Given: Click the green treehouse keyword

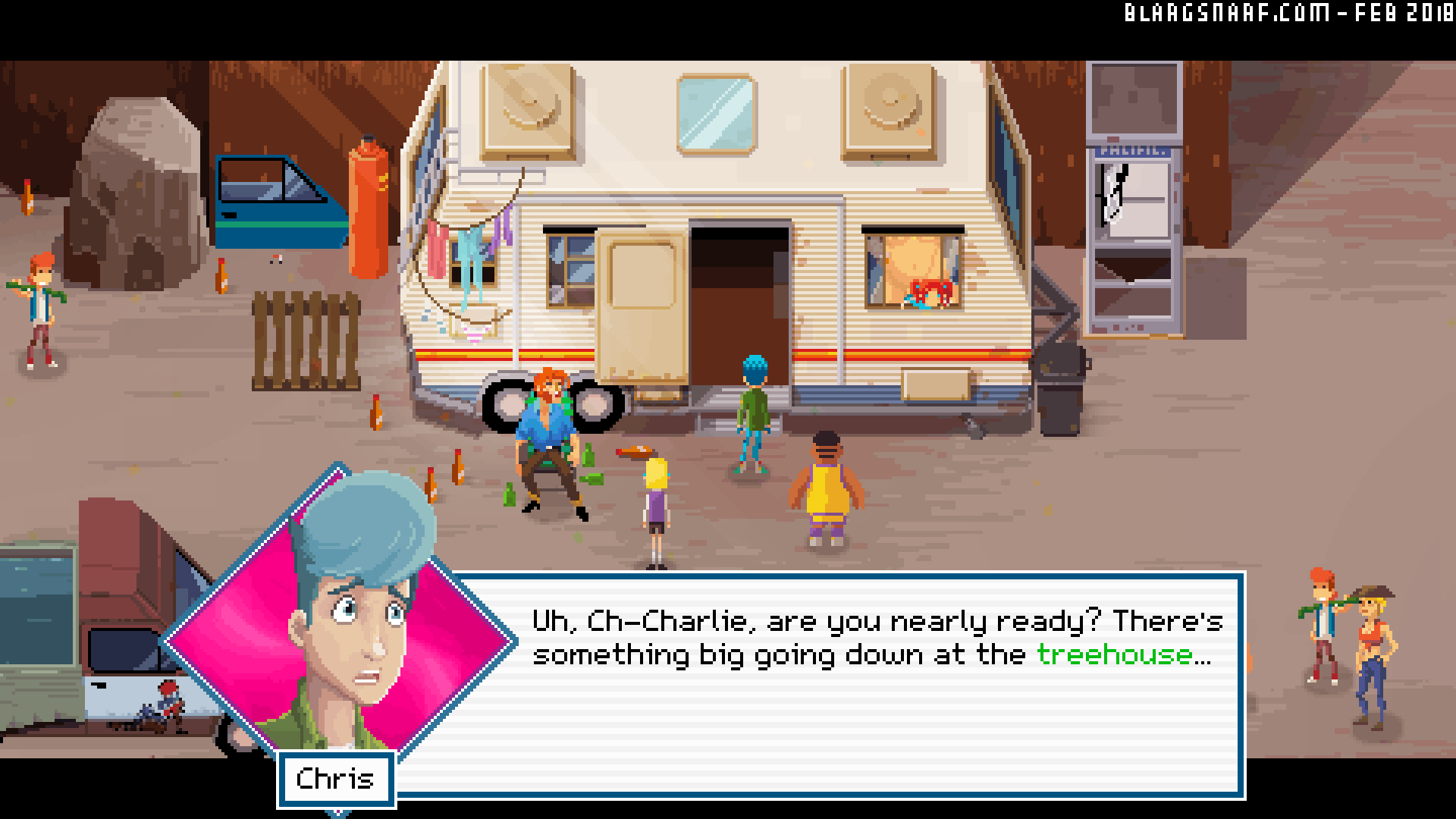Looking at the screenshot, I should (x=1113, y=654).
